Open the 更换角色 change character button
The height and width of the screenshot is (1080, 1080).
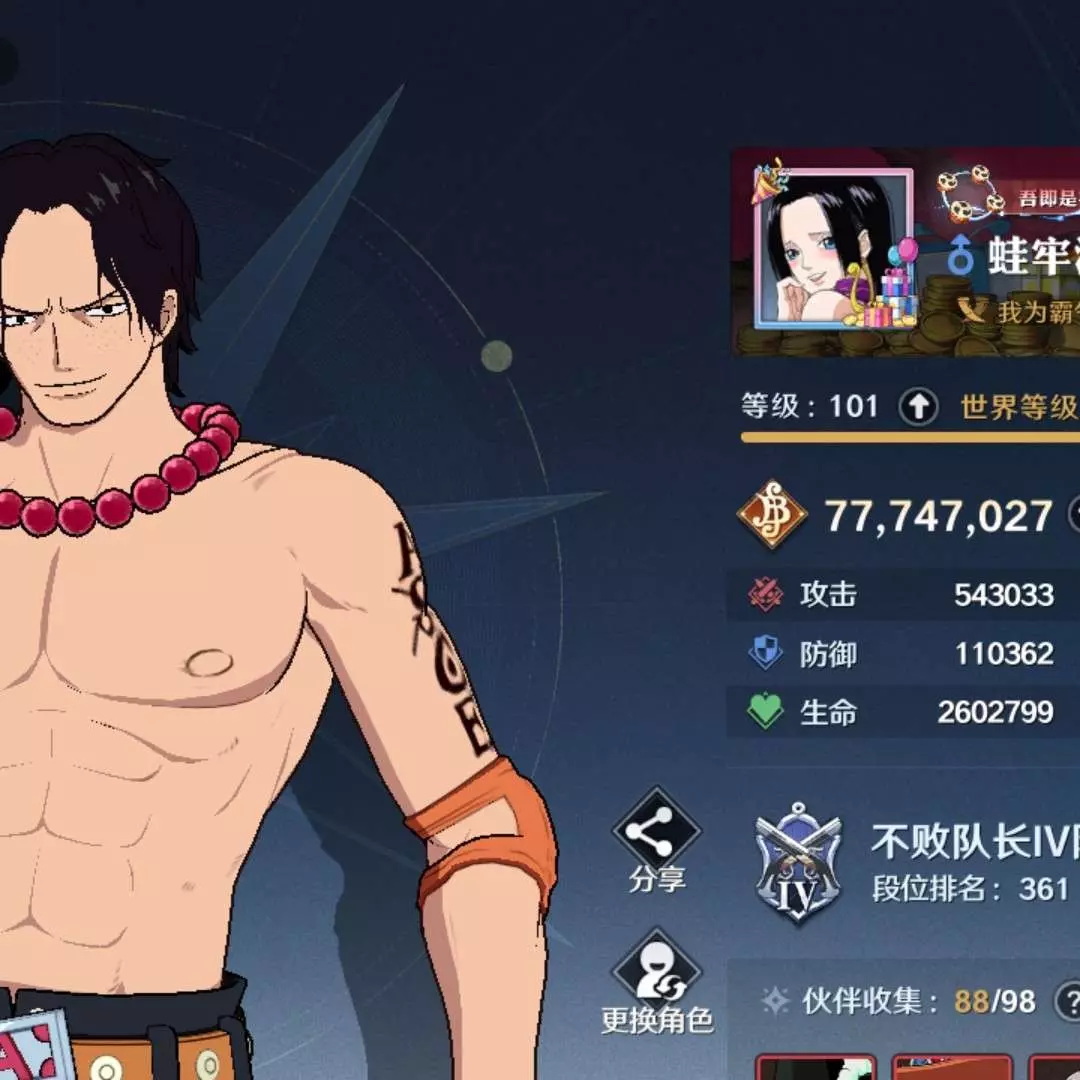(x=657, y=980)
